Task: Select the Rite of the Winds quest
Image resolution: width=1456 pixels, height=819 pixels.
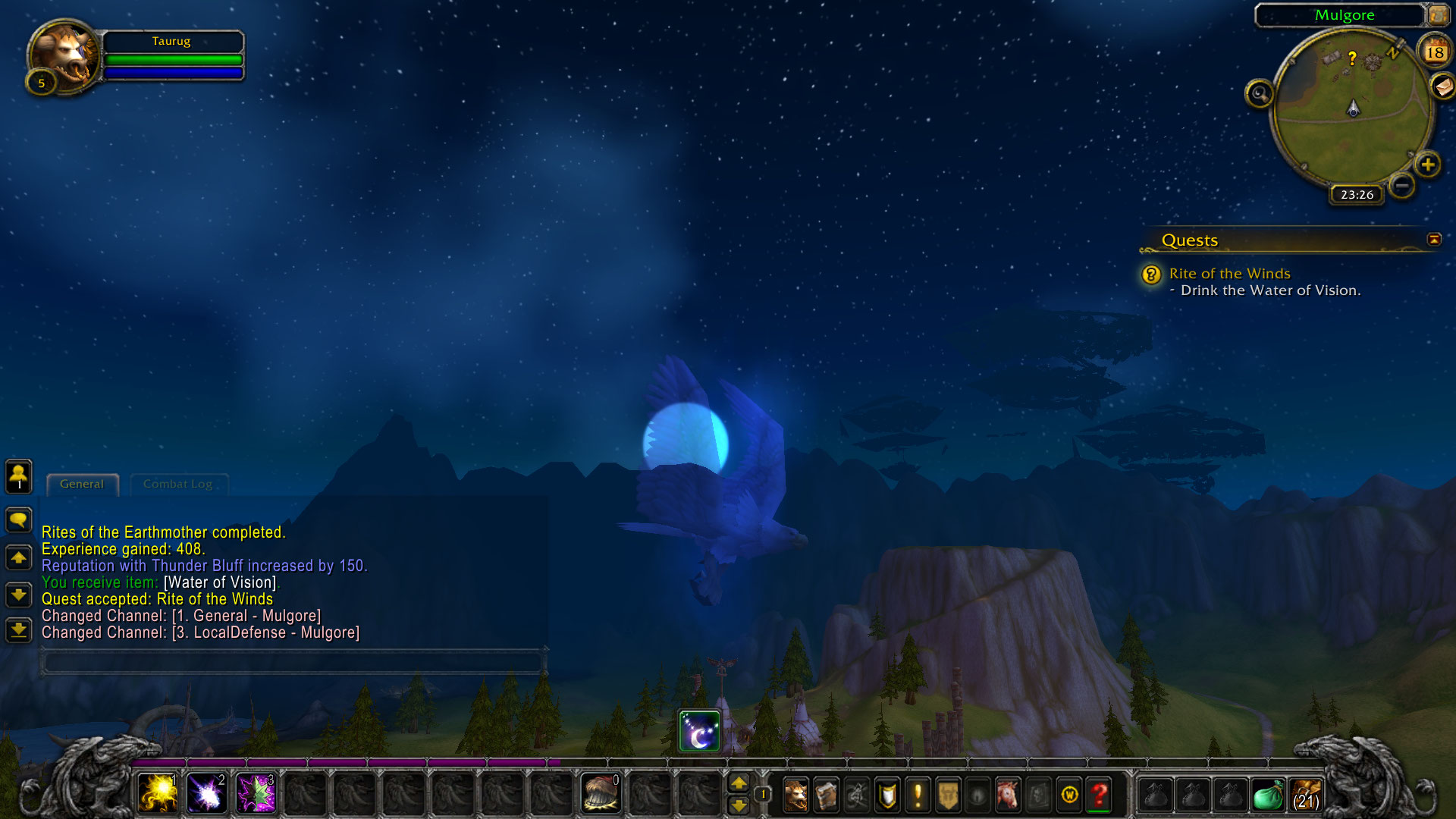Action: [1229, 274]
